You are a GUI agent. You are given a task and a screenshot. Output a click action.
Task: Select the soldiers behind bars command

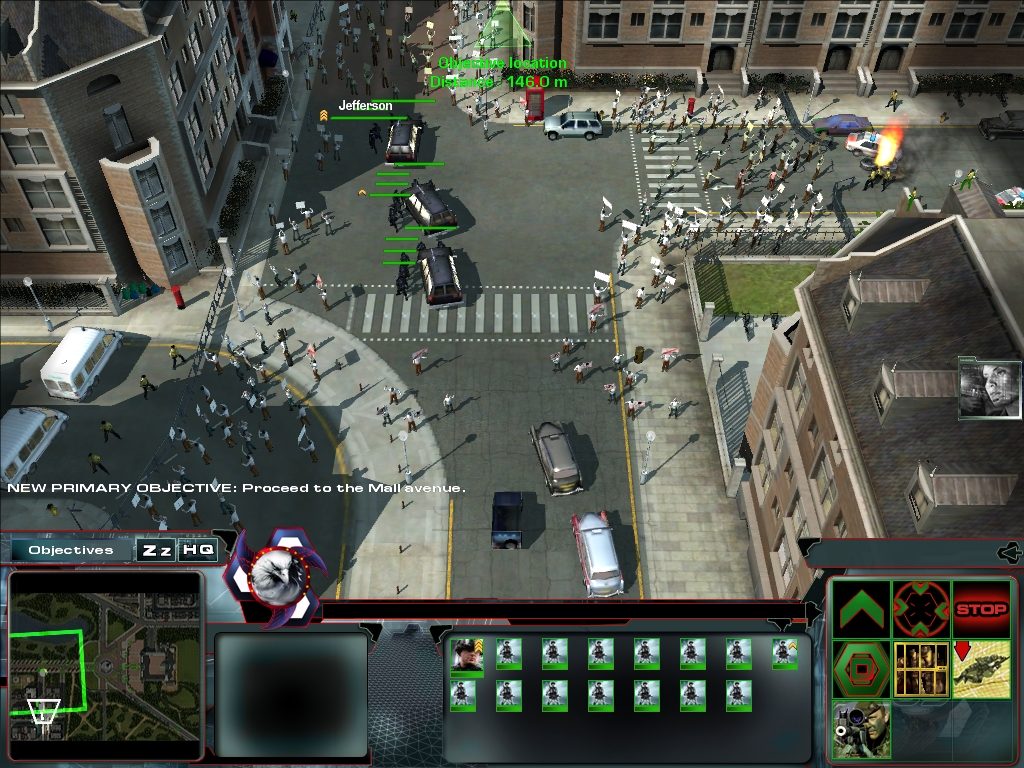point(920,669)
